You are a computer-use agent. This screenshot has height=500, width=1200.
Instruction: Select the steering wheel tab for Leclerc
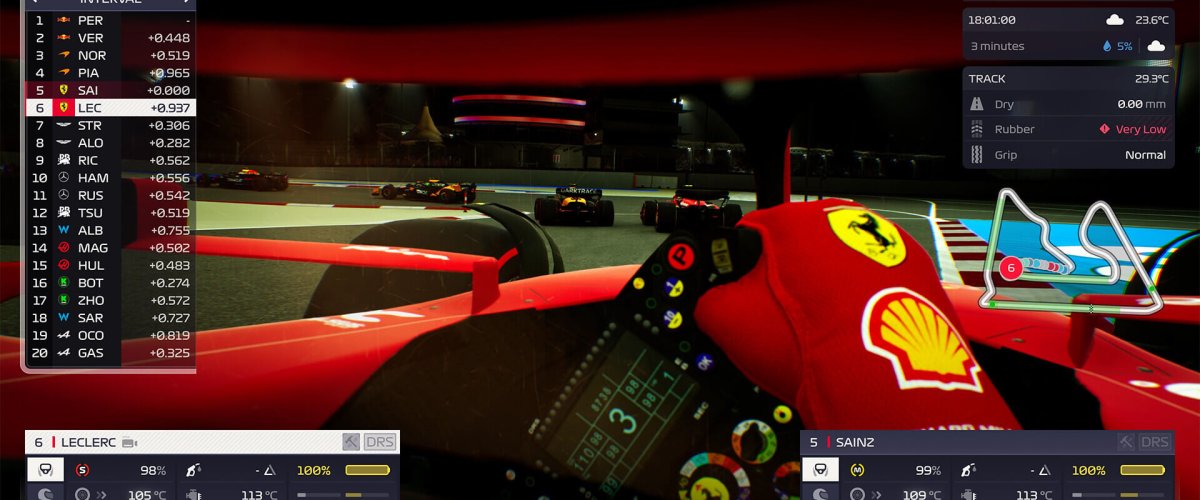tap(45, 470)
